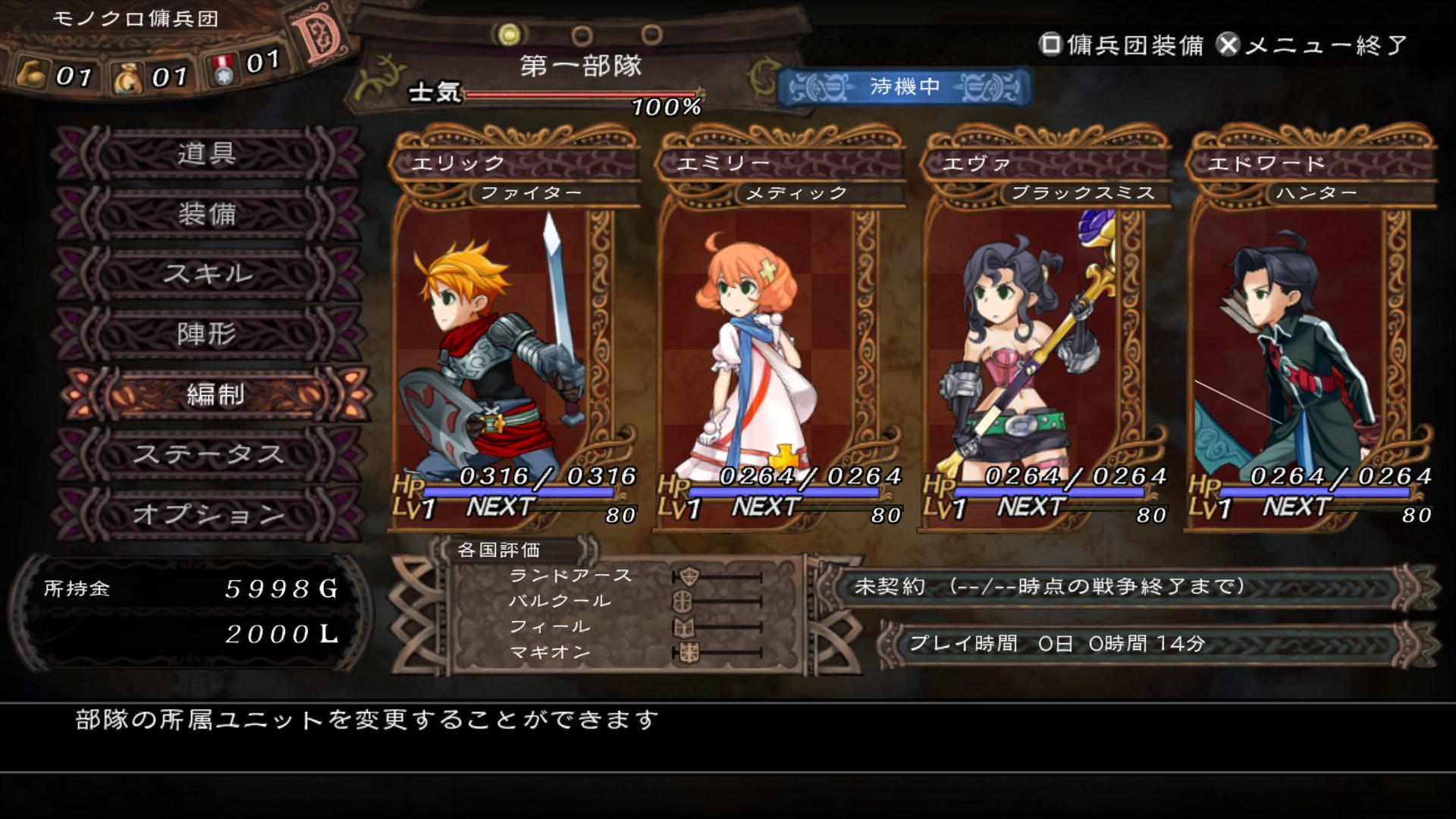Switch to the second squad page dot
Screen dimensions: 1456x819
[x=582, y=35]
